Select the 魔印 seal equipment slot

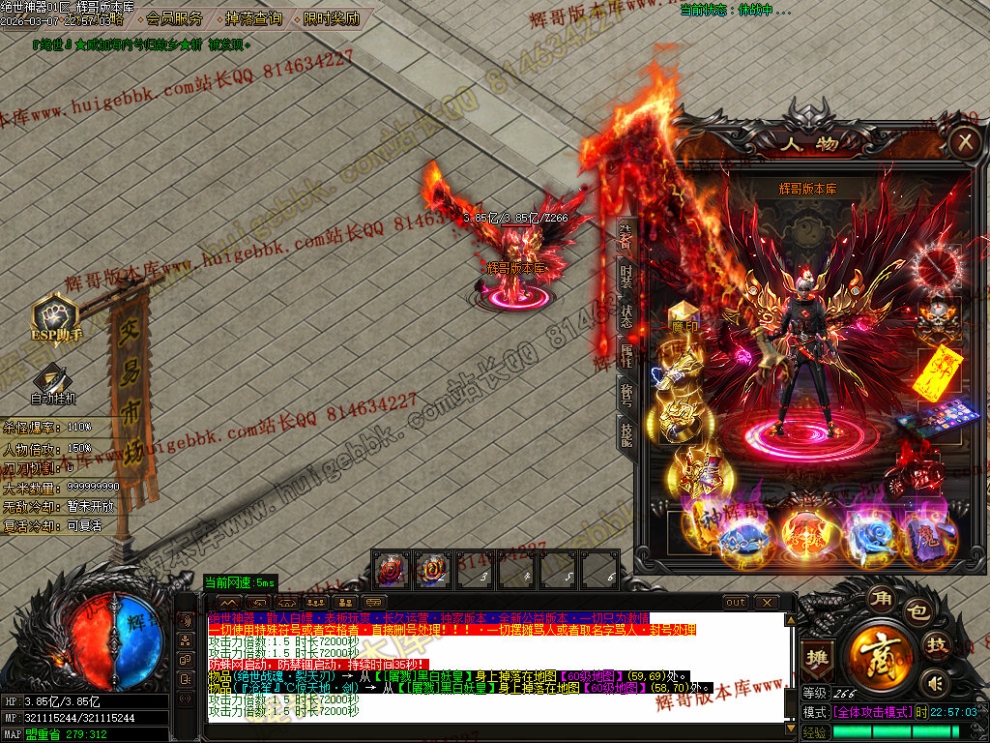[682, 316]
